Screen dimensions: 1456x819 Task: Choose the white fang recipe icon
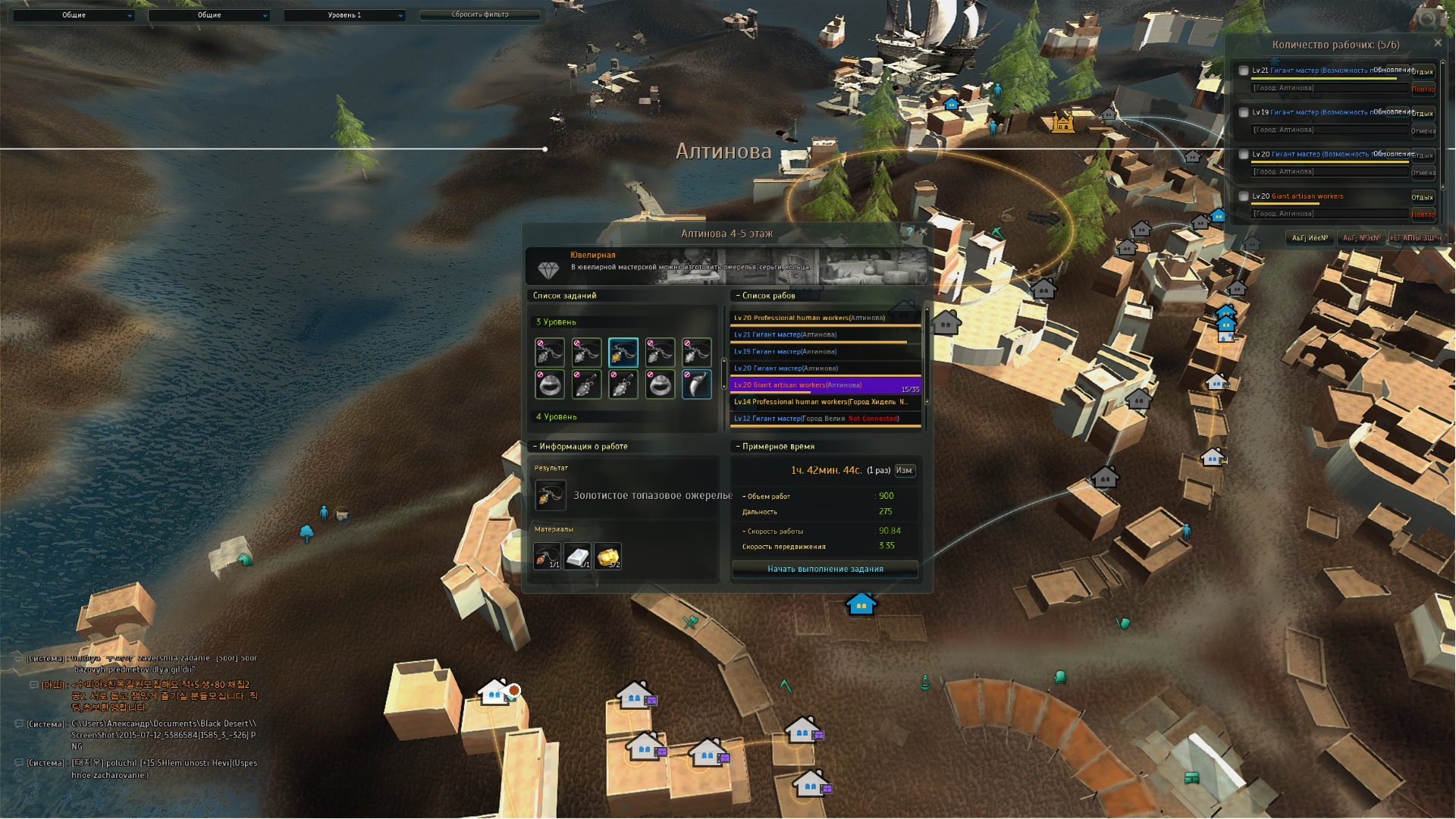click(696, 384)
